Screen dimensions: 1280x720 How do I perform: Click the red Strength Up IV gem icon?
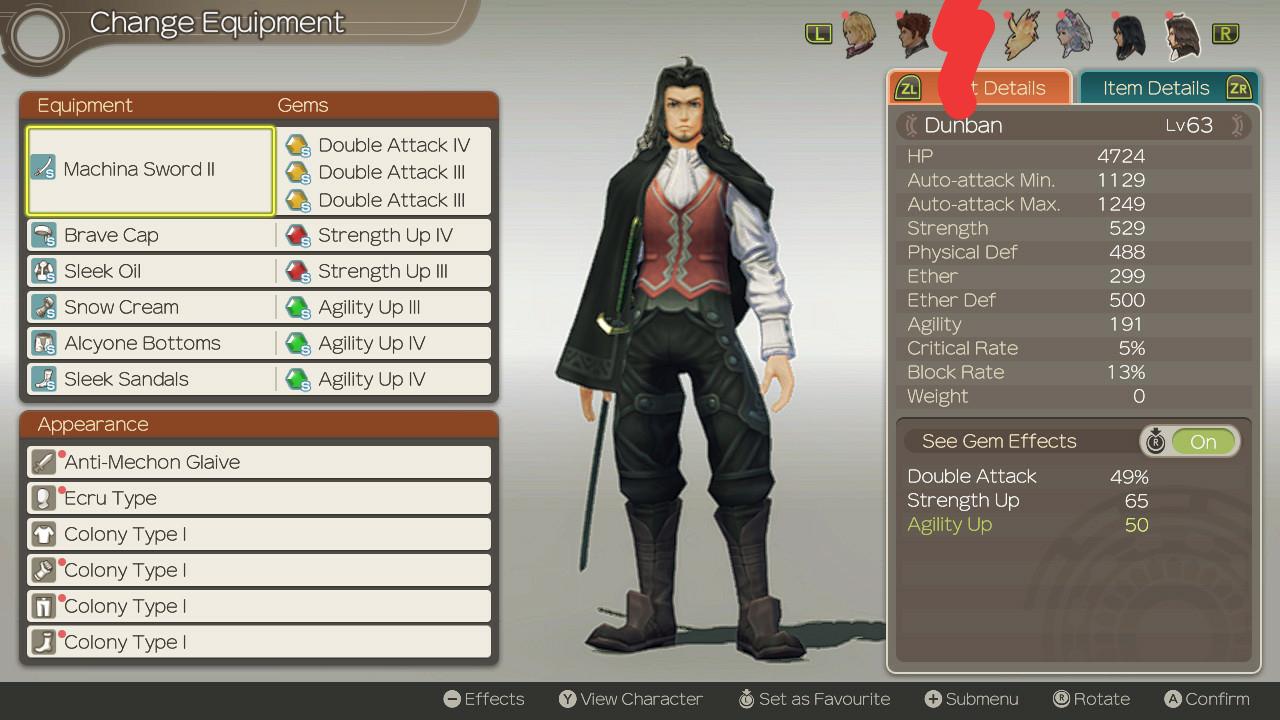(298, 235)
